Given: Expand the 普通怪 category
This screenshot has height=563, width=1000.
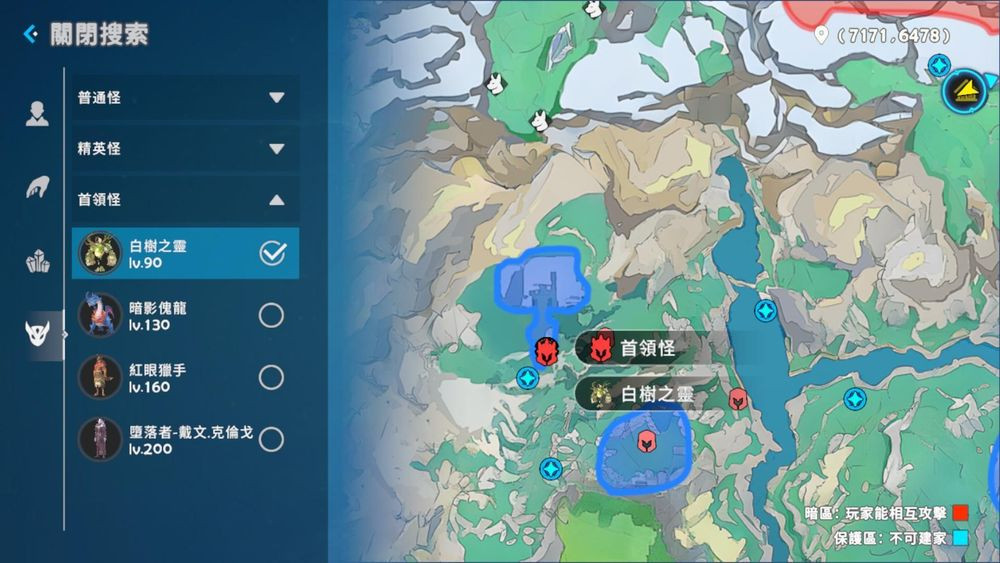Looking at the screenshot, I should [276, 98].
